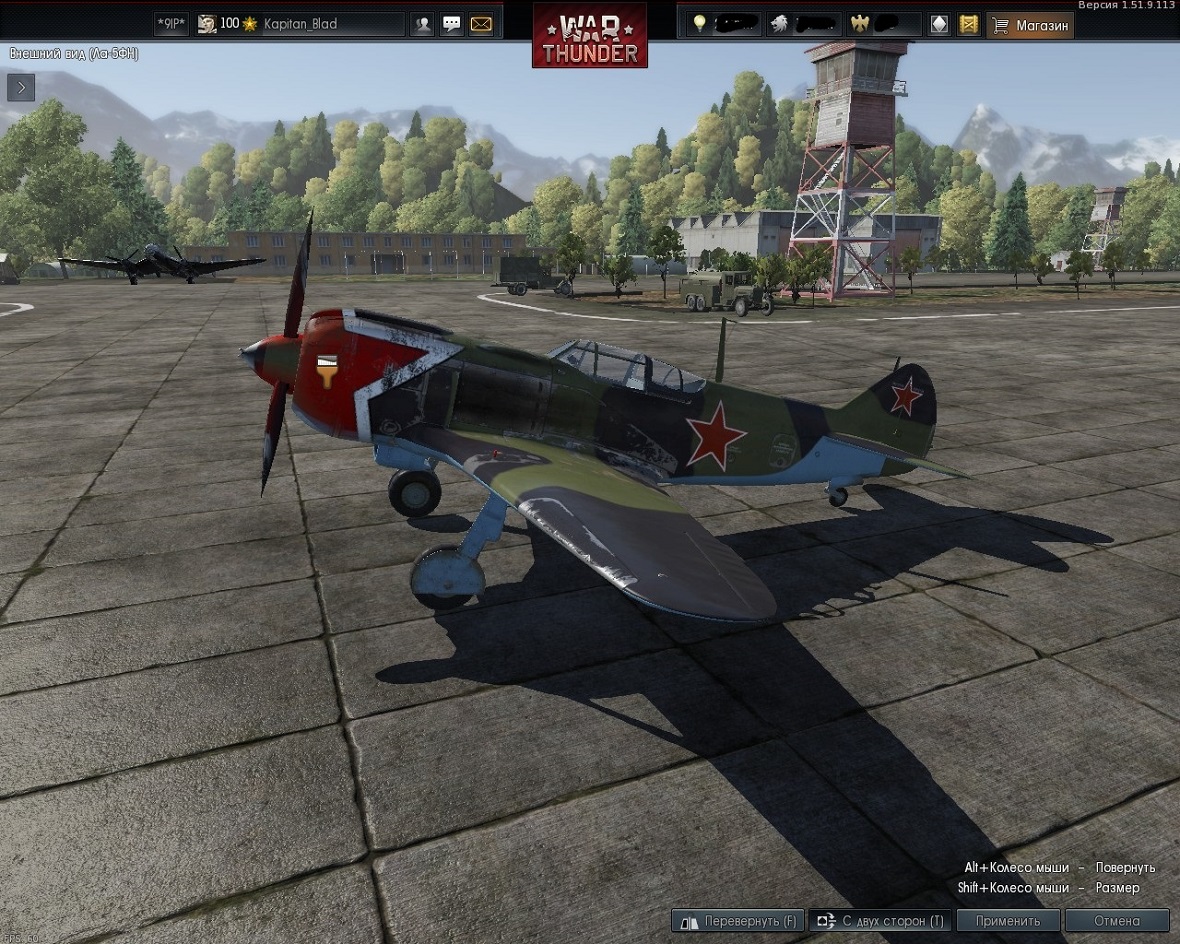Flip the decal with Перевернуть

737,920
